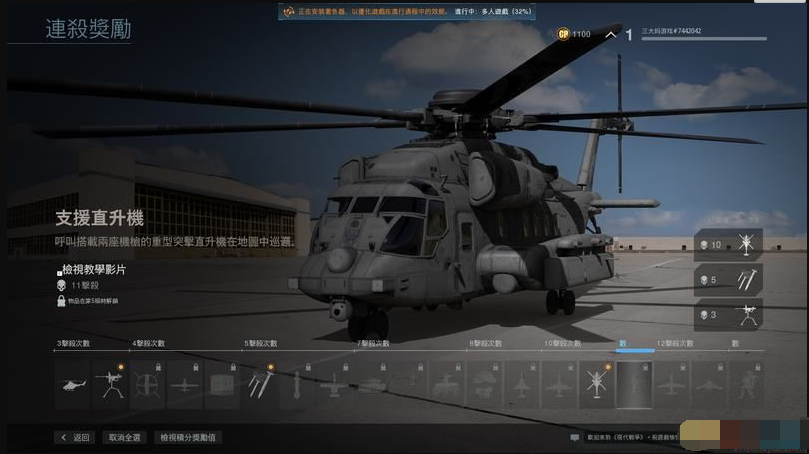Select the small helicopter killstreak tile
Image resolution: width=809 pixels, height=454 pixels.
coord(73,385)
